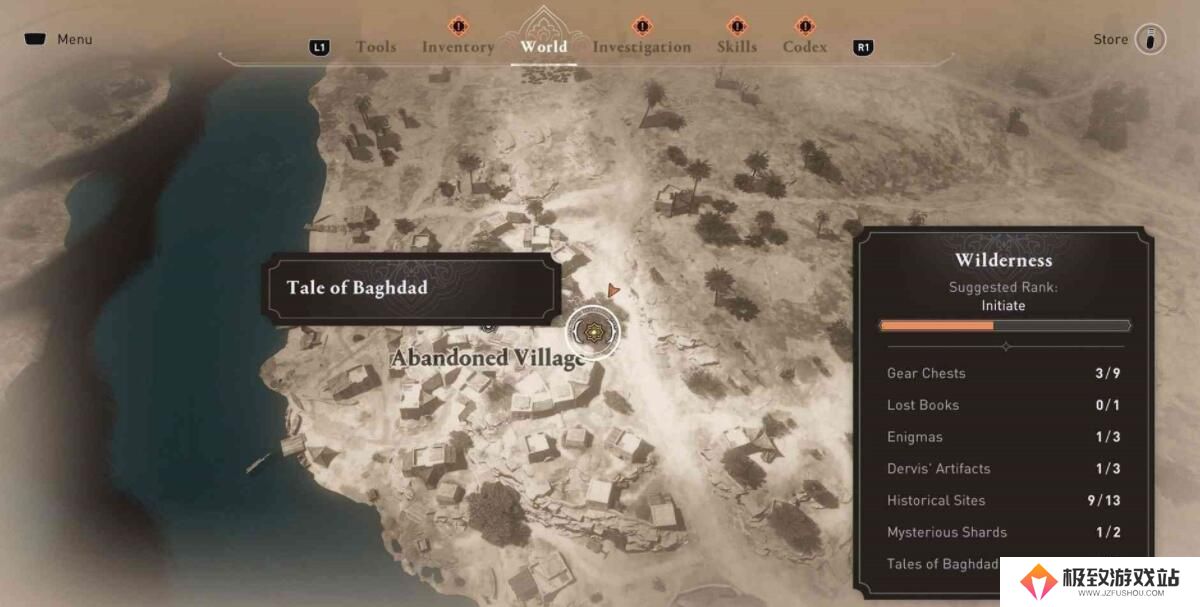
Task: Open the Store
Action: (x=1129, y=40)
